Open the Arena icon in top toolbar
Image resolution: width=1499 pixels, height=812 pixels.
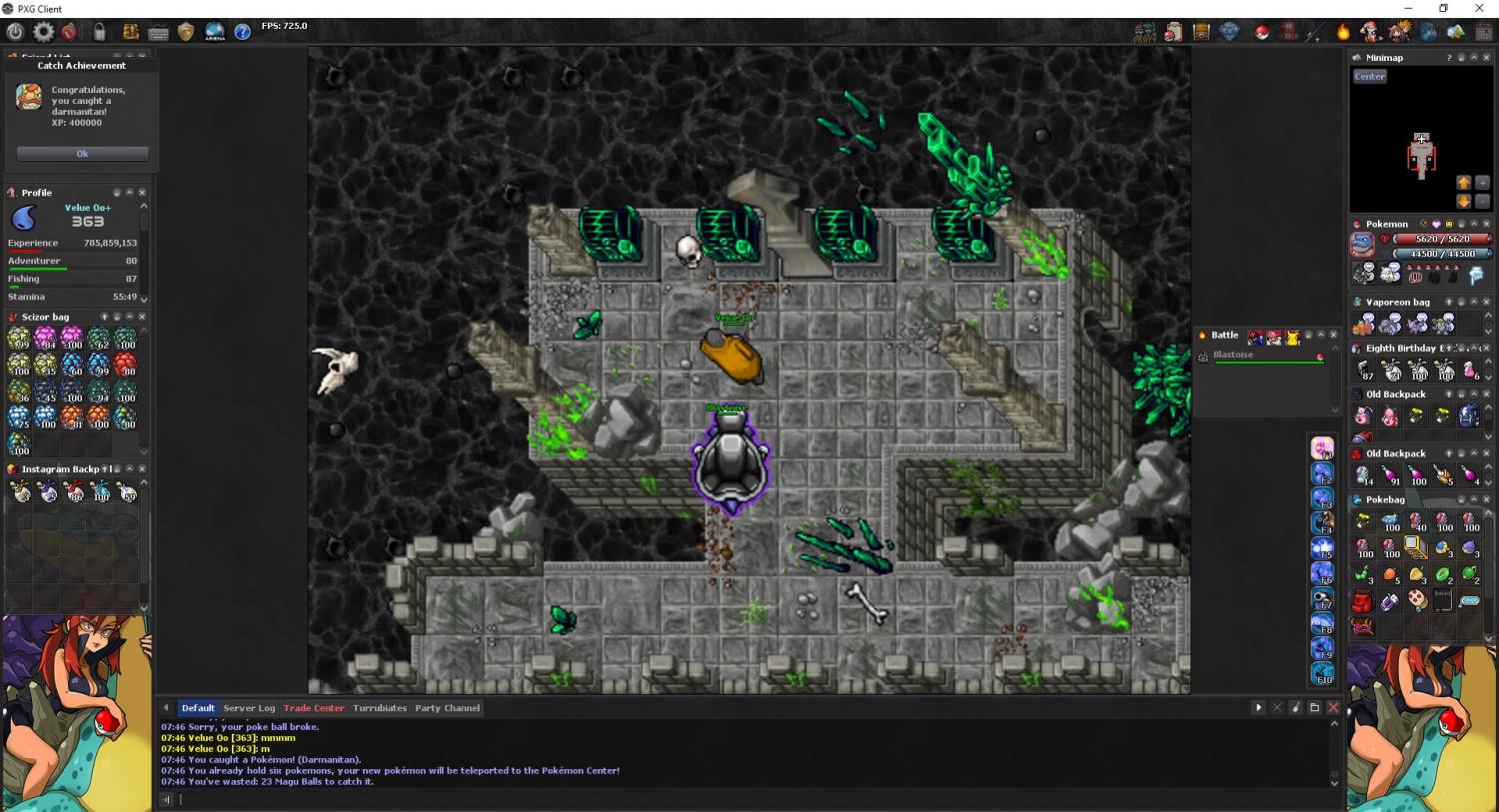[x=215, y=32]
